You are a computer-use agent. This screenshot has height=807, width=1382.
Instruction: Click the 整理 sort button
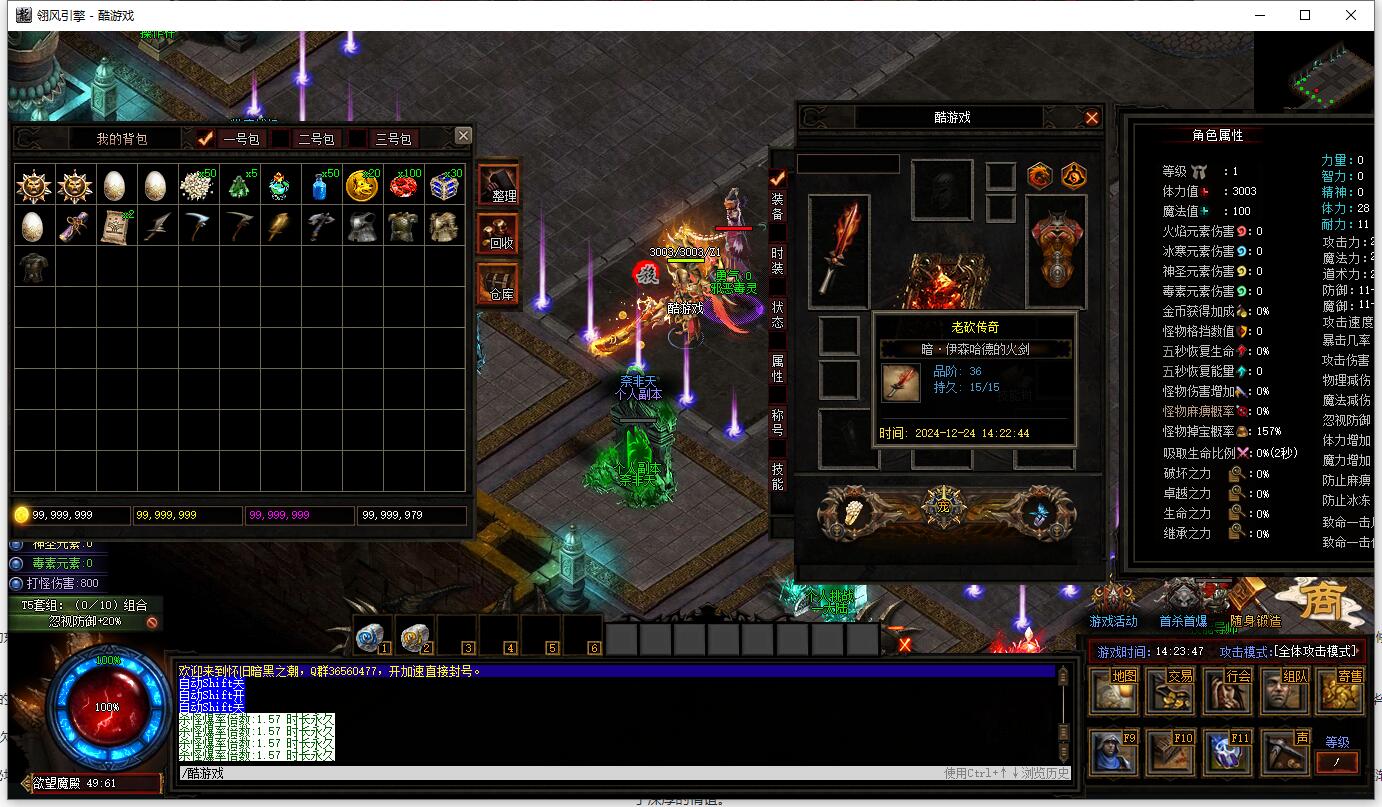(x=498, y=186)
